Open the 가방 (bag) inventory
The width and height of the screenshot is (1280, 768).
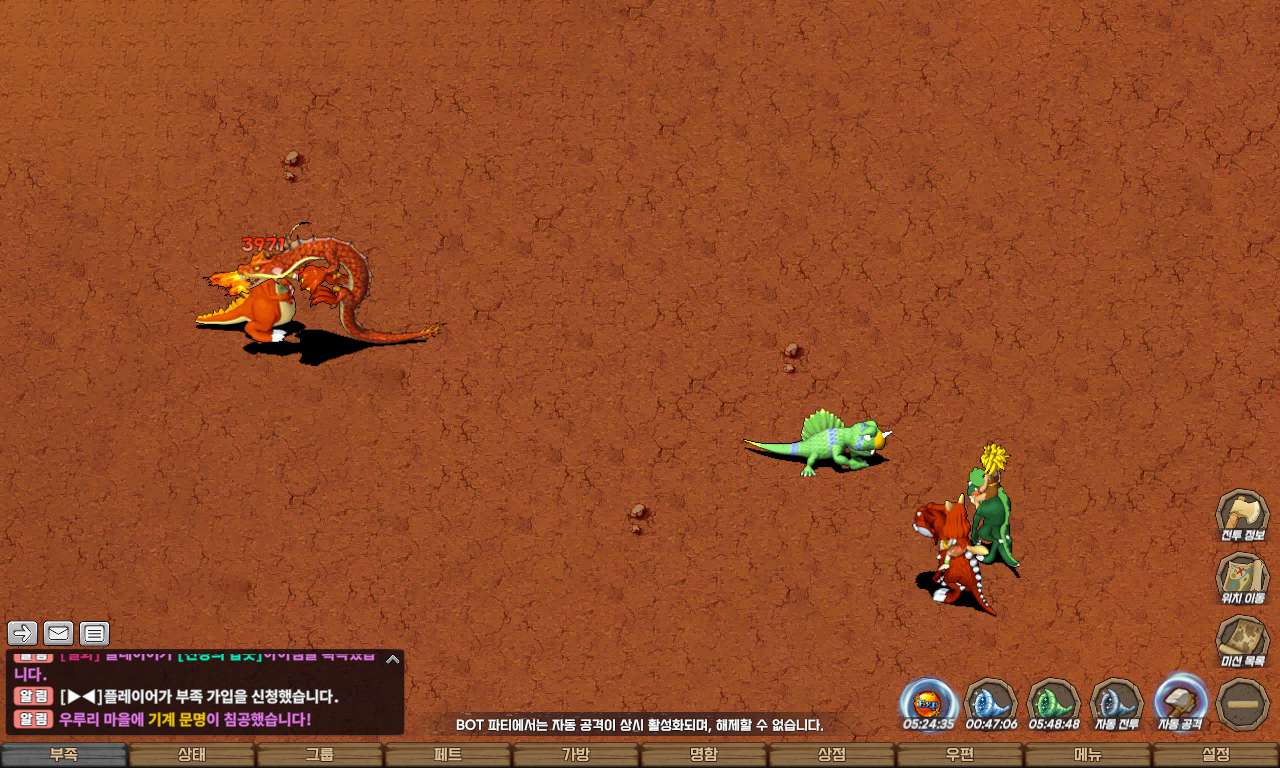click(x=576, y=755)
